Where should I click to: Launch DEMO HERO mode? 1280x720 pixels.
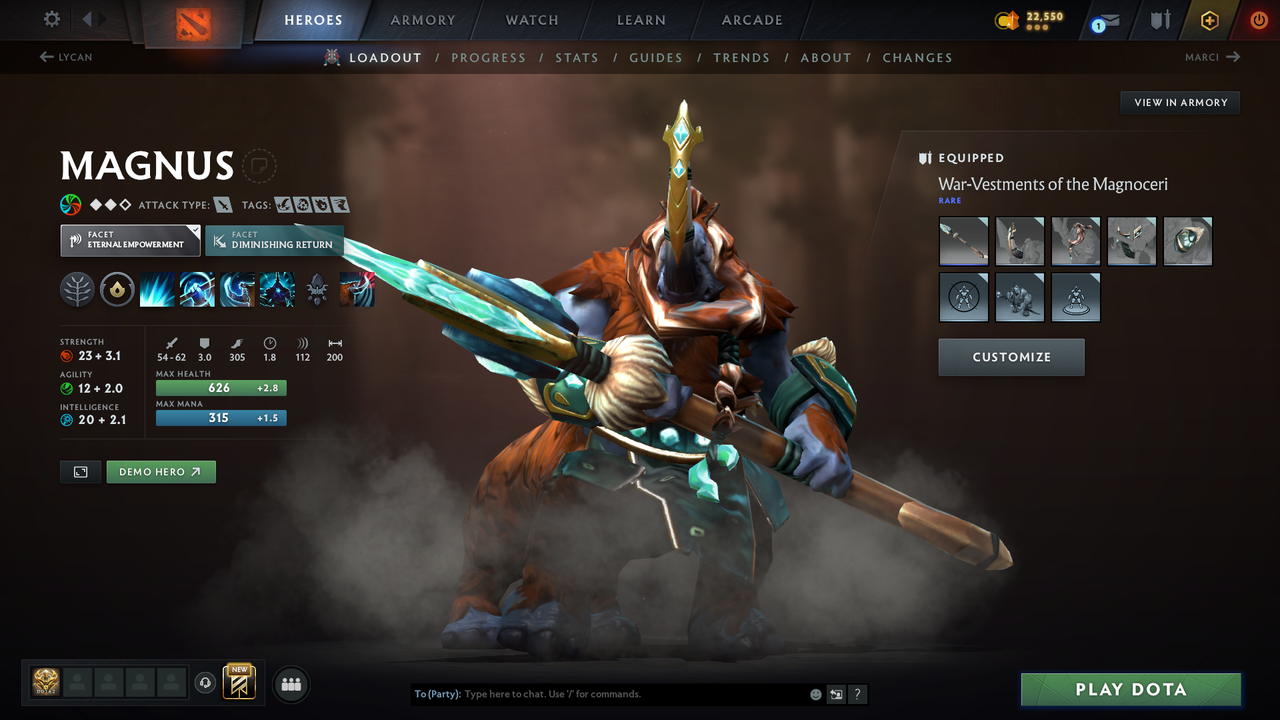160,471
